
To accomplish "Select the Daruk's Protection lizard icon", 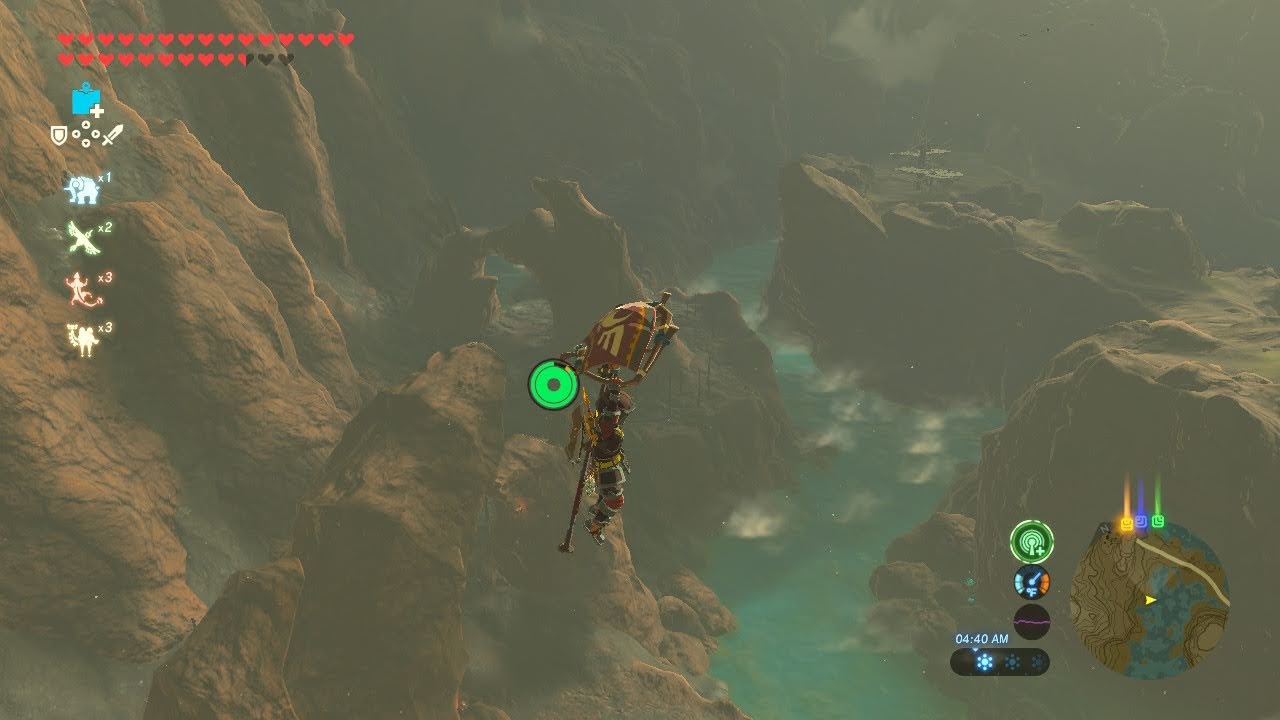I will pyautogui.click(x=79, y=289).
